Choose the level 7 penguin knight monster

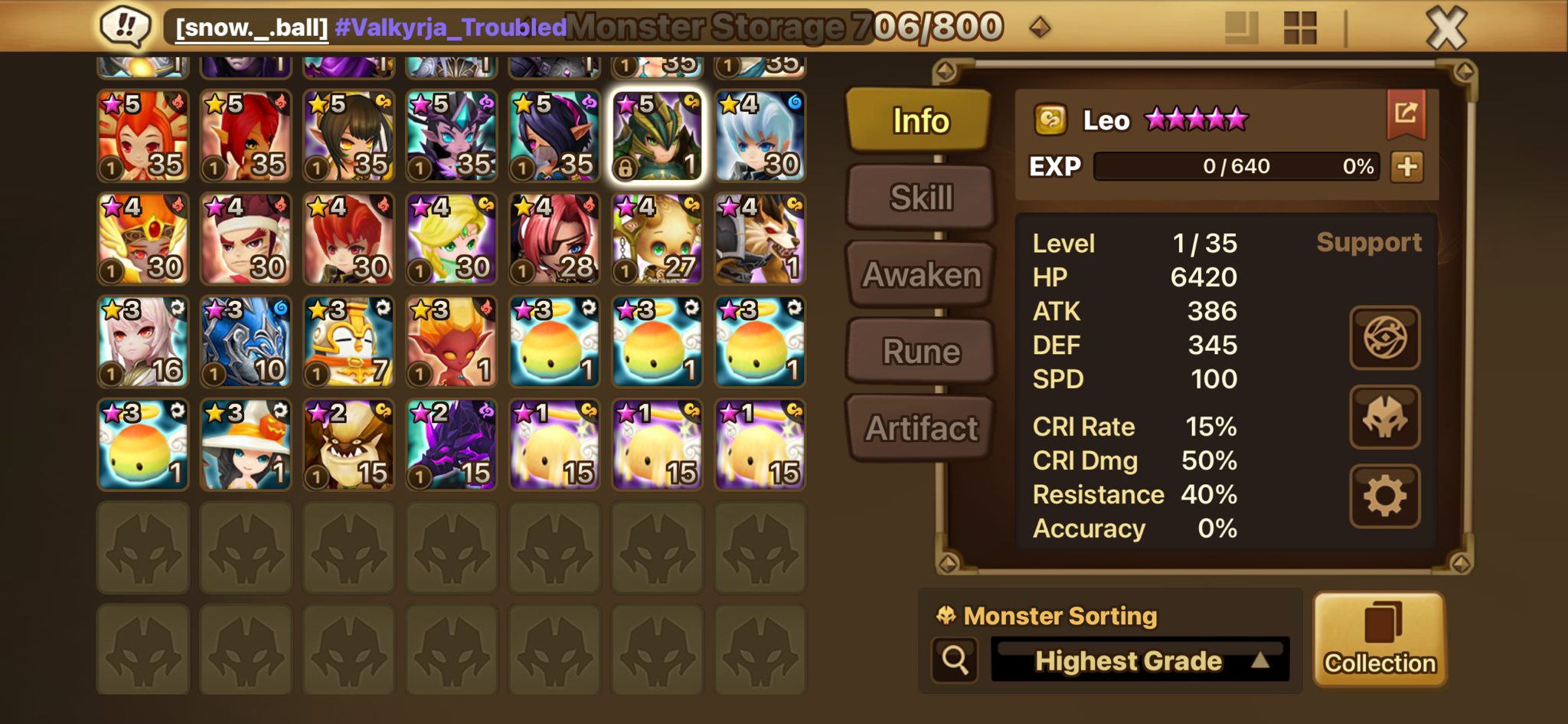348,342
